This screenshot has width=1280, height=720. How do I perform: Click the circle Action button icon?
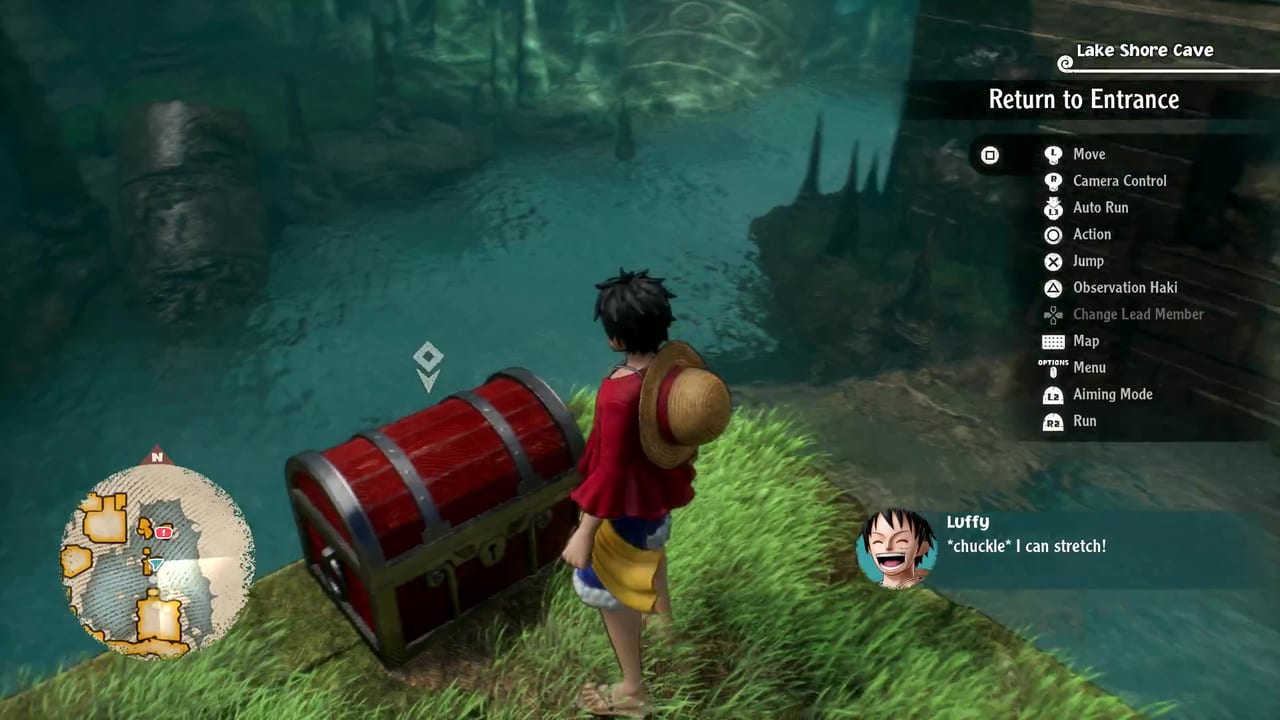1053,234
